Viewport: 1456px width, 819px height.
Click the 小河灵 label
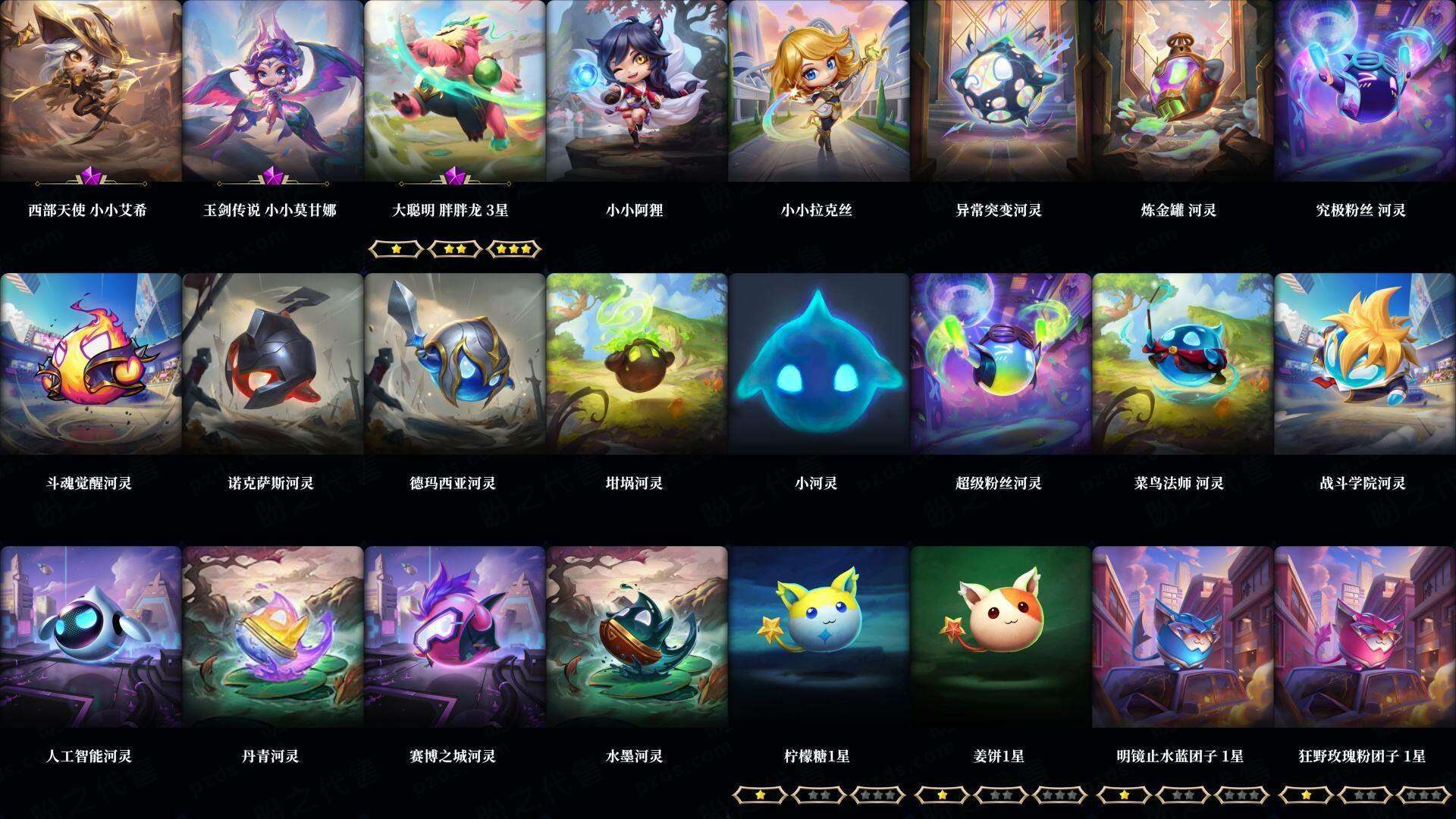coord(817,482)
